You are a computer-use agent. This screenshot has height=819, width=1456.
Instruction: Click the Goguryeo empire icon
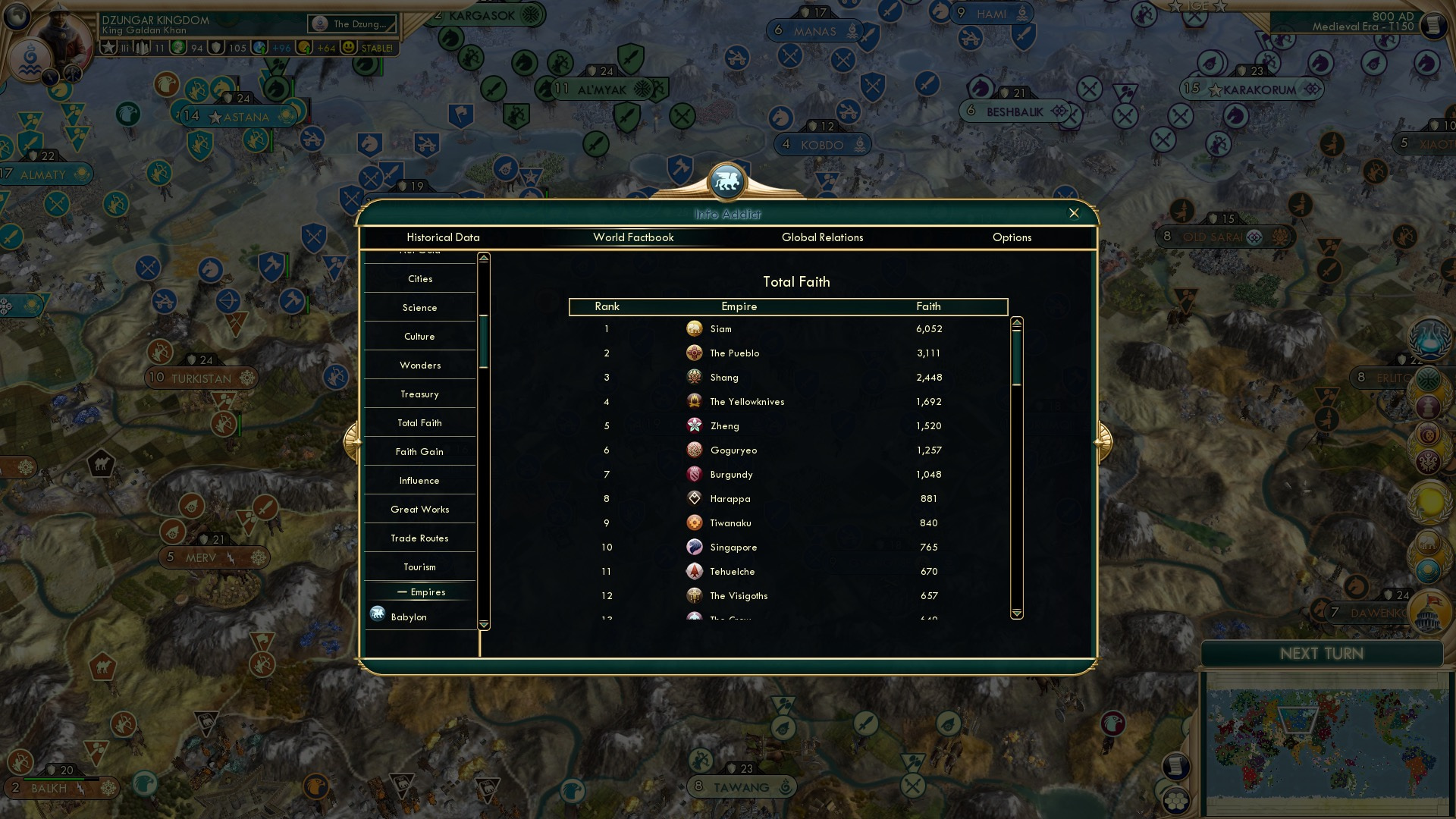[695, 450]
